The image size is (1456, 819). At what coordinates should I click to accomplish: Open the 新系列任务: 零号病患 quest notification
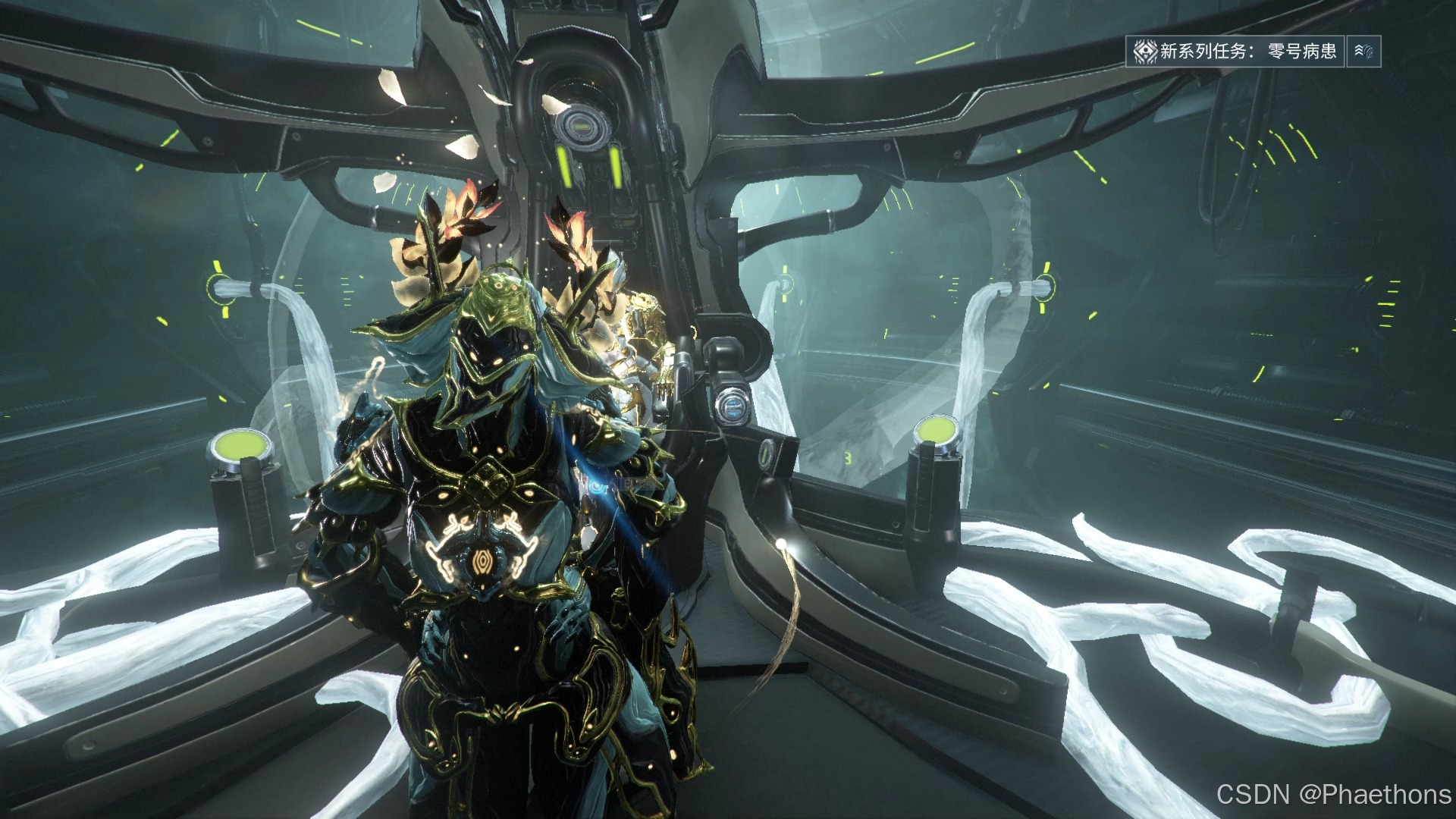tap(1235, 52)
